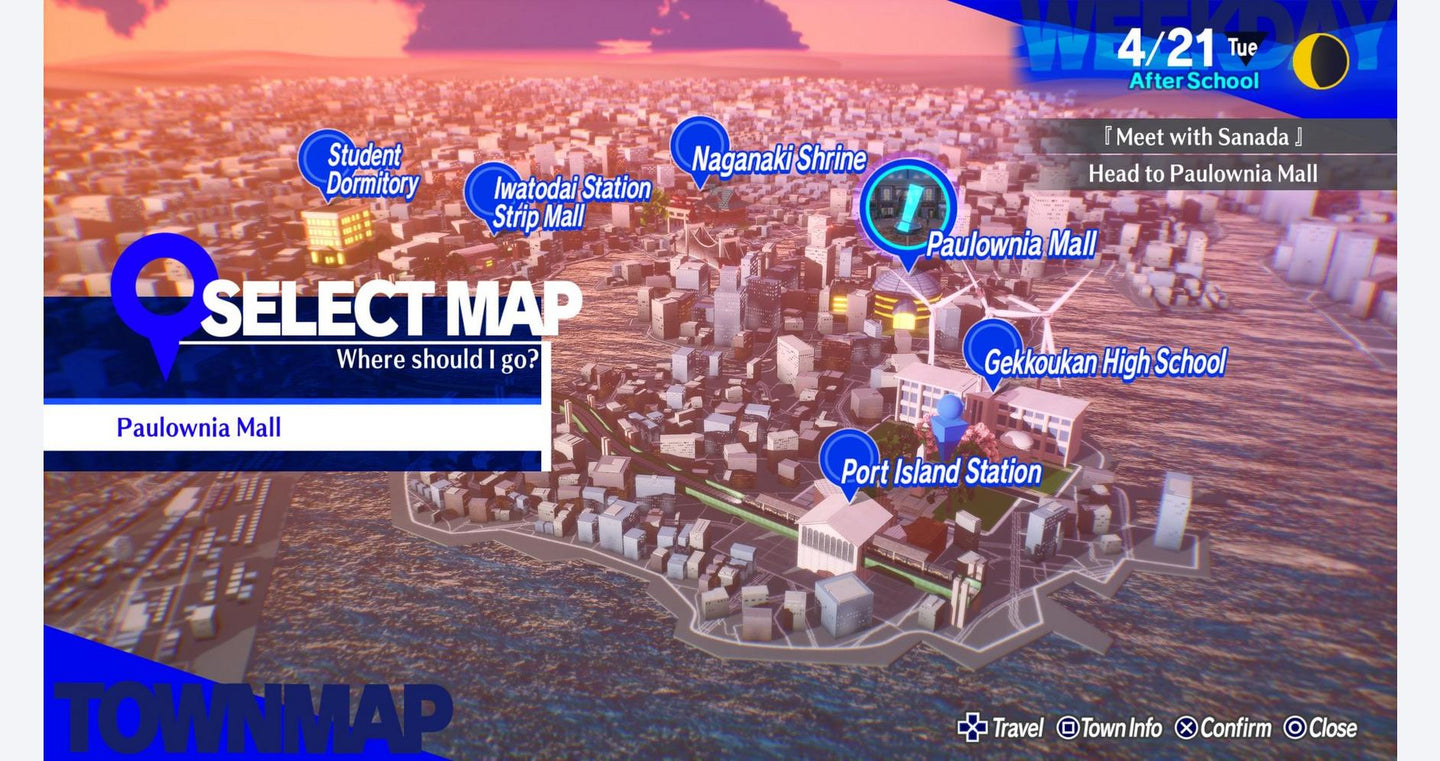Screen dimensions: 1440x761
Task: Select the Student Dormitory map marker
Action: point(326,160)
